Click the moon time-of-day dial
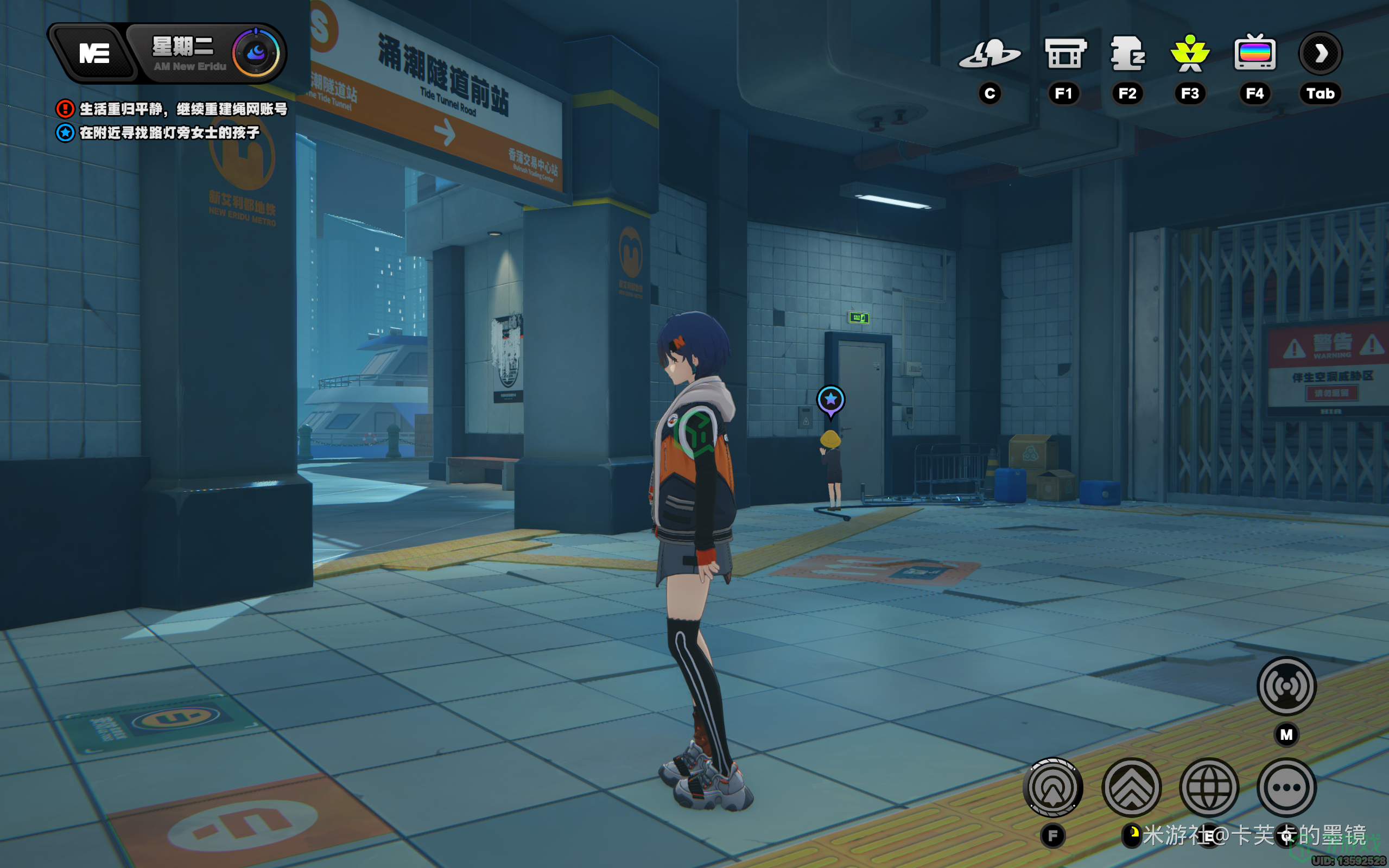This screenshot has width=1389, height=868. pyautogui.click(x=256, y=53)
